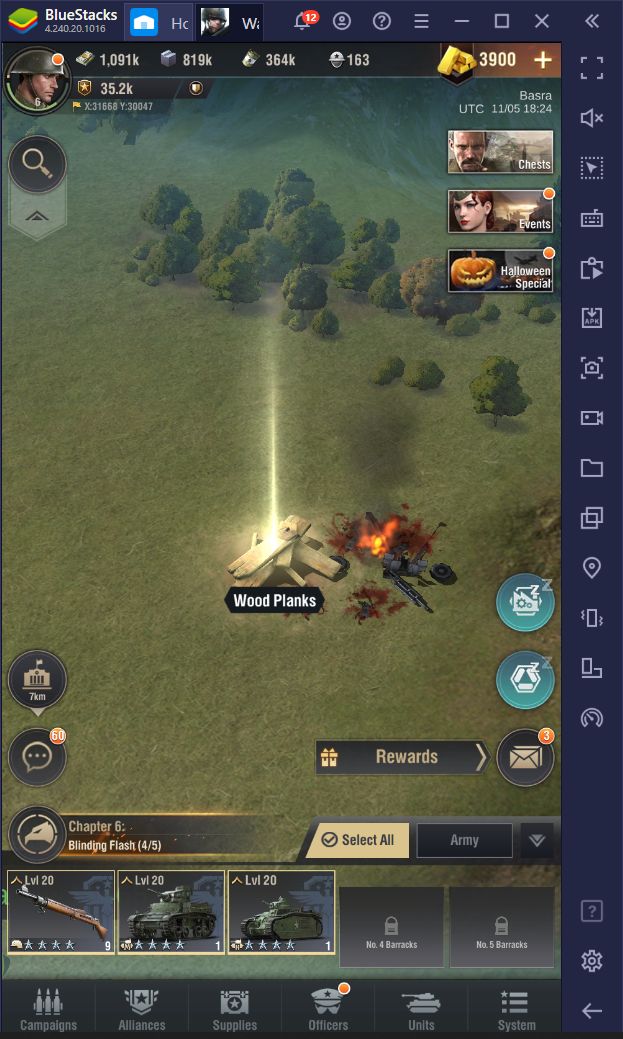Image resolution: width=623 pixels, height=1039 pixels.
Task: Open the Rewards banner
Action: 401,757
